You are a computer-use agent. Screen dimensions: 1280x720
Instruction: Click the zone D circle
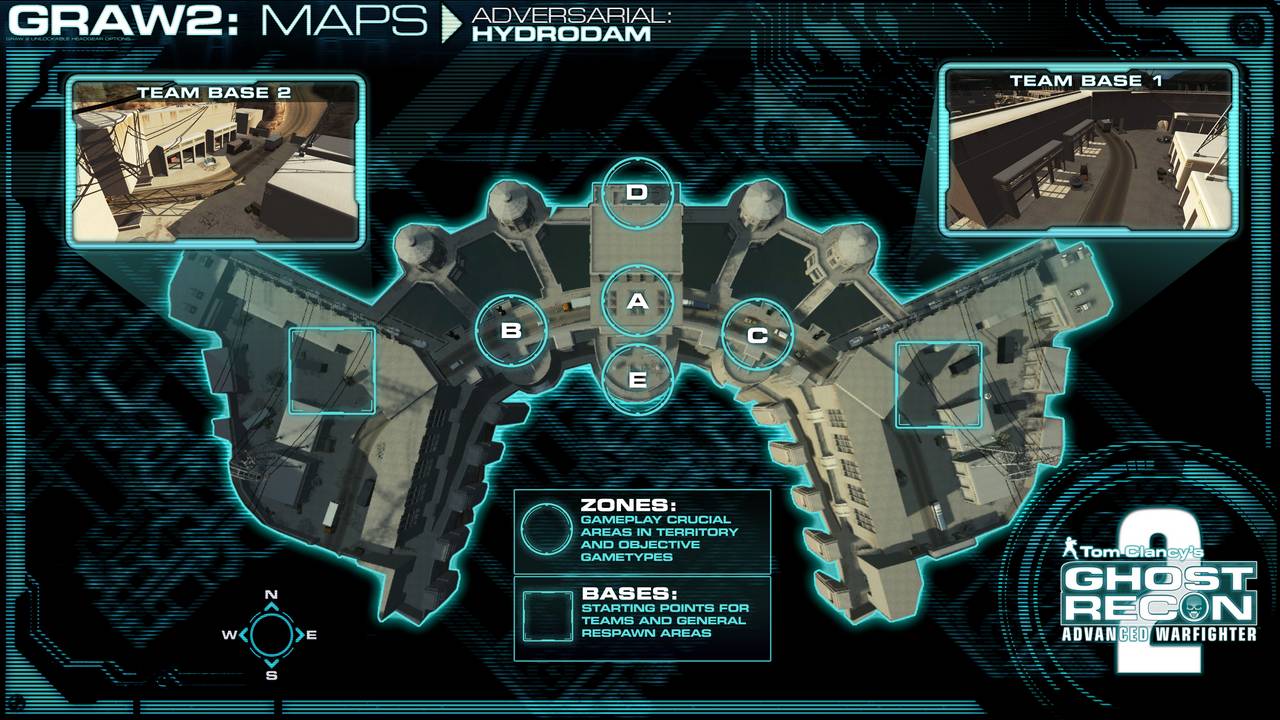pos(638,192)
